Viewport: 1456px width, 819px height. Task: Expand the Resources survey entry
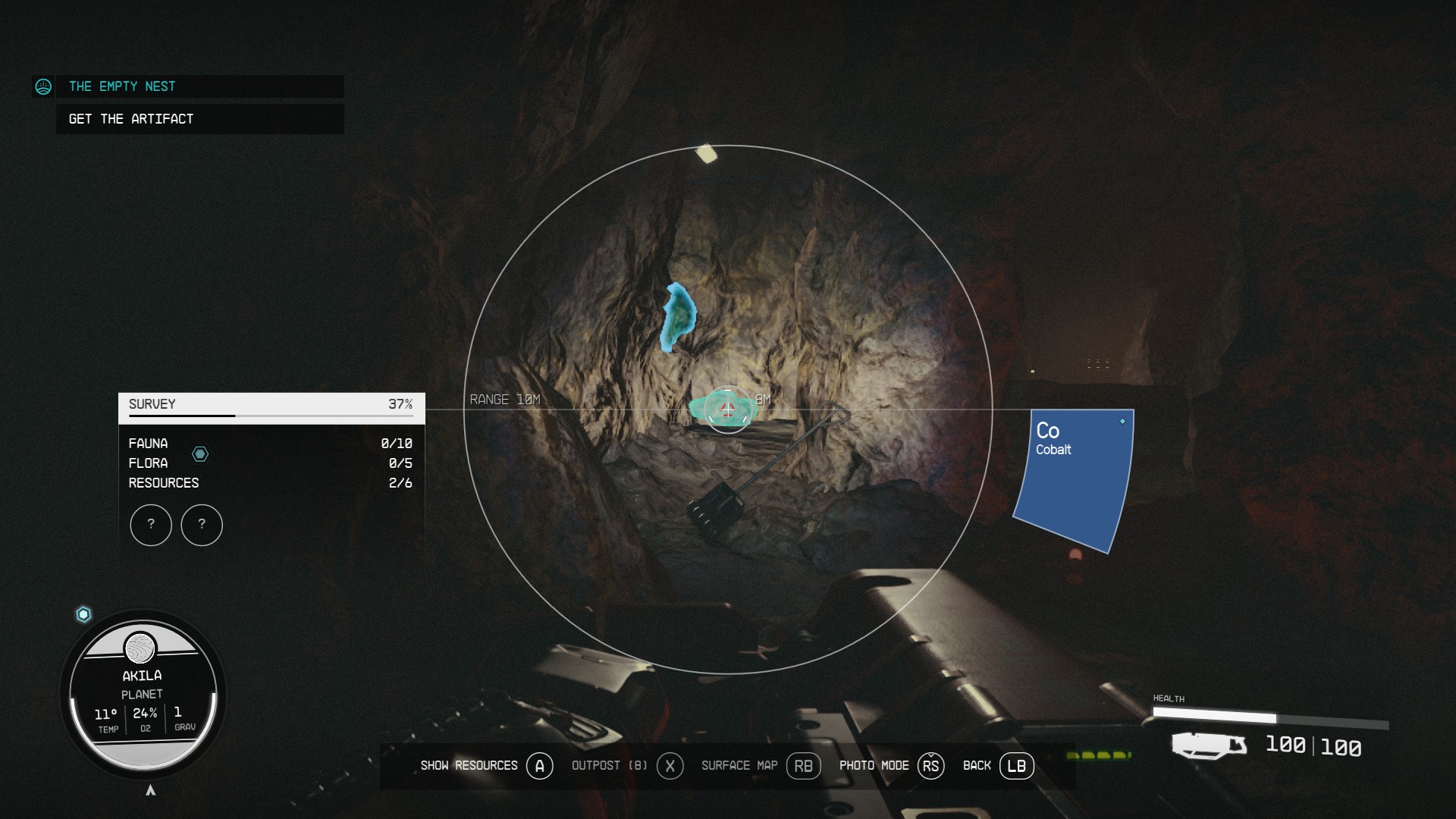click(x=164, y=483)
